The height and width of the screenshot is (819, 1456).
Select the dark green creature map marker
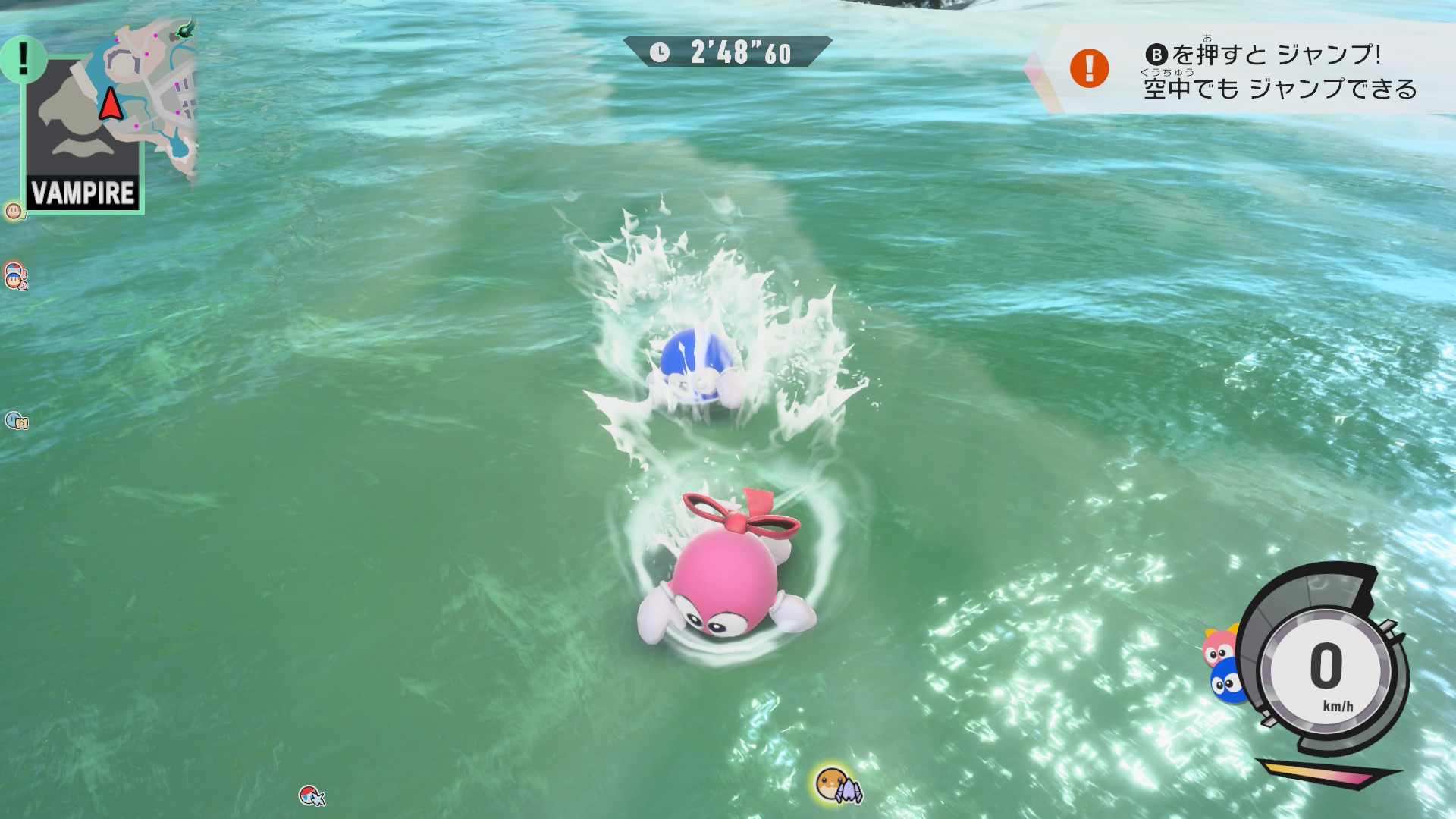(x=184, y=30)
